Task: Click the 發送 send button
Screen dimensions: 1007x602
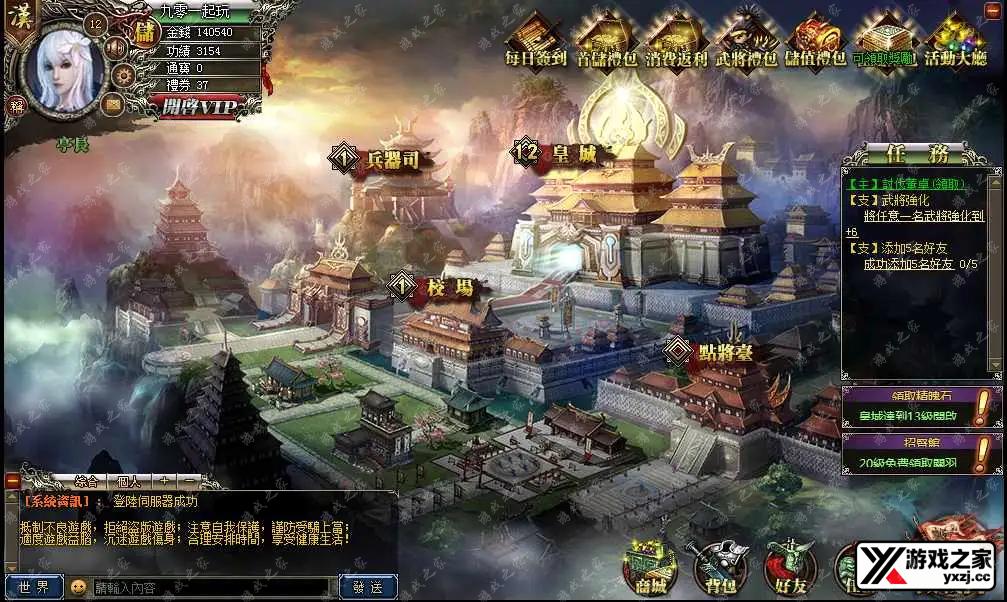Action: pos(368,587)
